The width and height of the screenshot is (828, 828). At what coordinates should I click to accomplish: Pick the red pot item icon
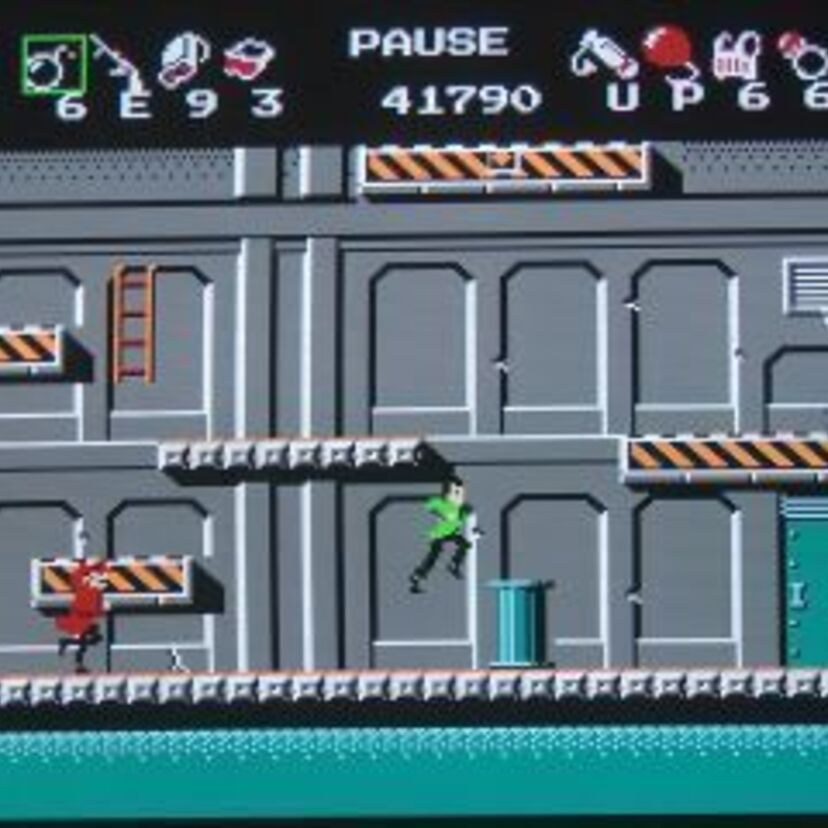[249, 59]
